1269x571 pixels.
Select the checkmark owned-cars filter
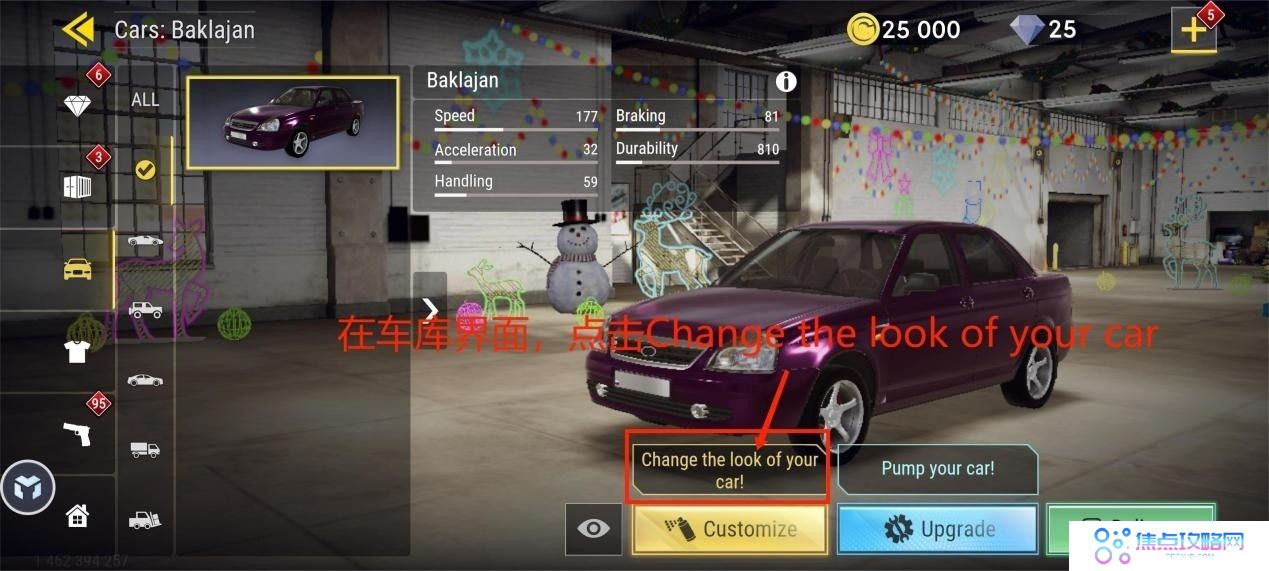[145, 170]
